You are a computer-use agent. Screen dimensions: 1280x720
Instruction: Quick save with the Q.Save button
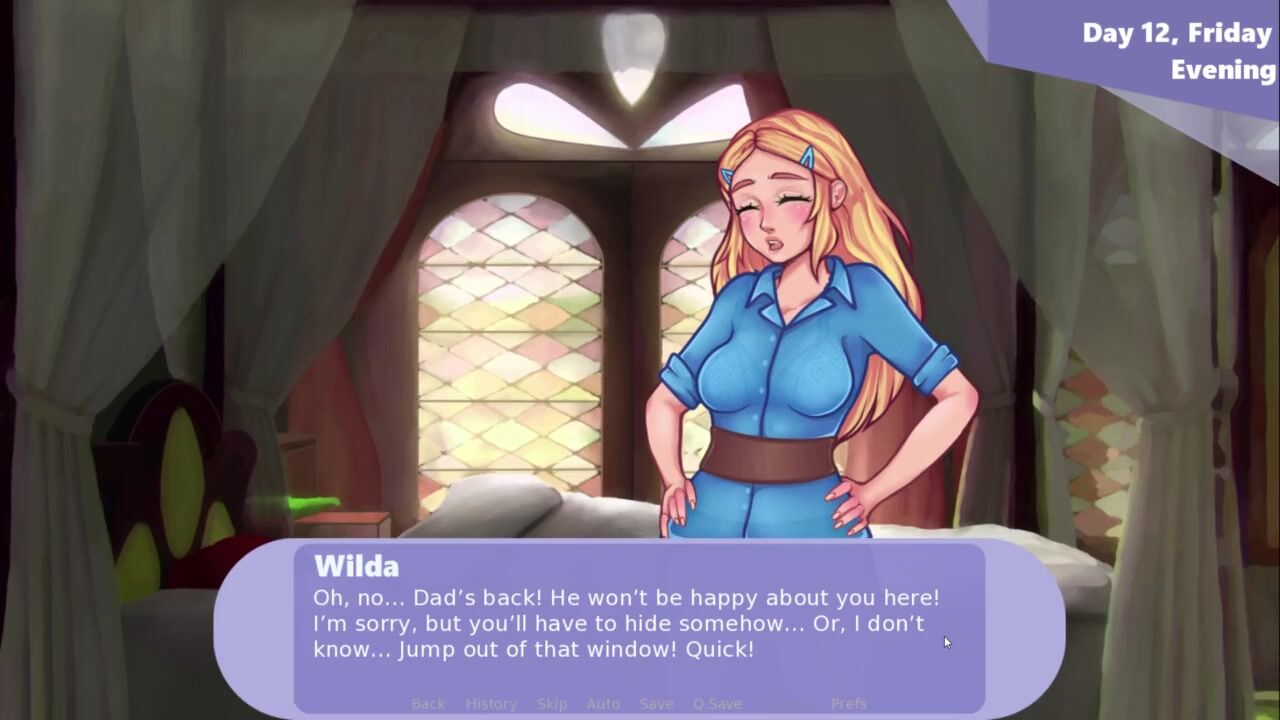click(717, 704)
